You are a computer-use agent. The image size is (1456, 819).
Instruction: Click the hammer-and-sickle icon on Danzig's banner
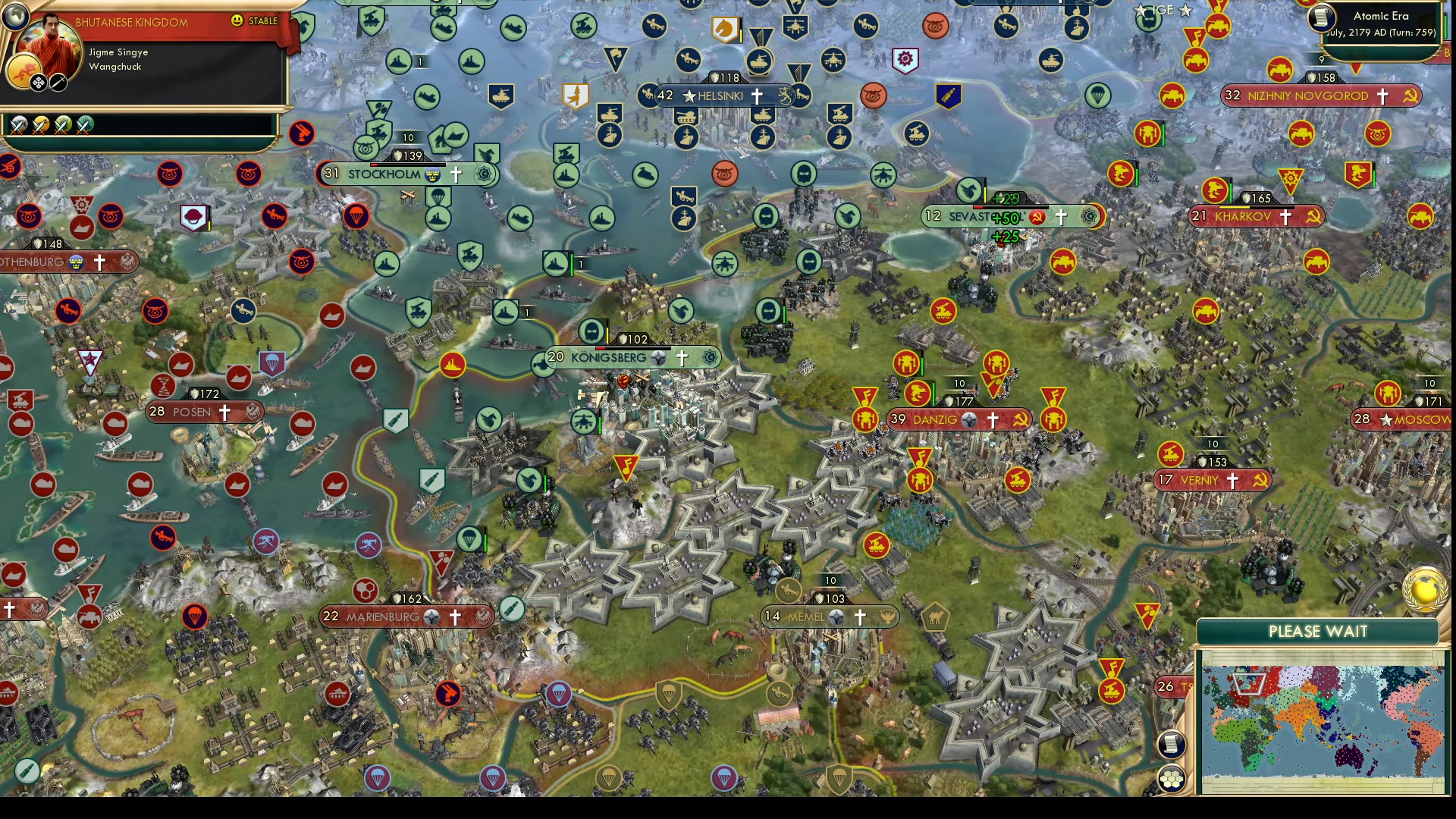pyautogui.click(x=1020, y=419)
